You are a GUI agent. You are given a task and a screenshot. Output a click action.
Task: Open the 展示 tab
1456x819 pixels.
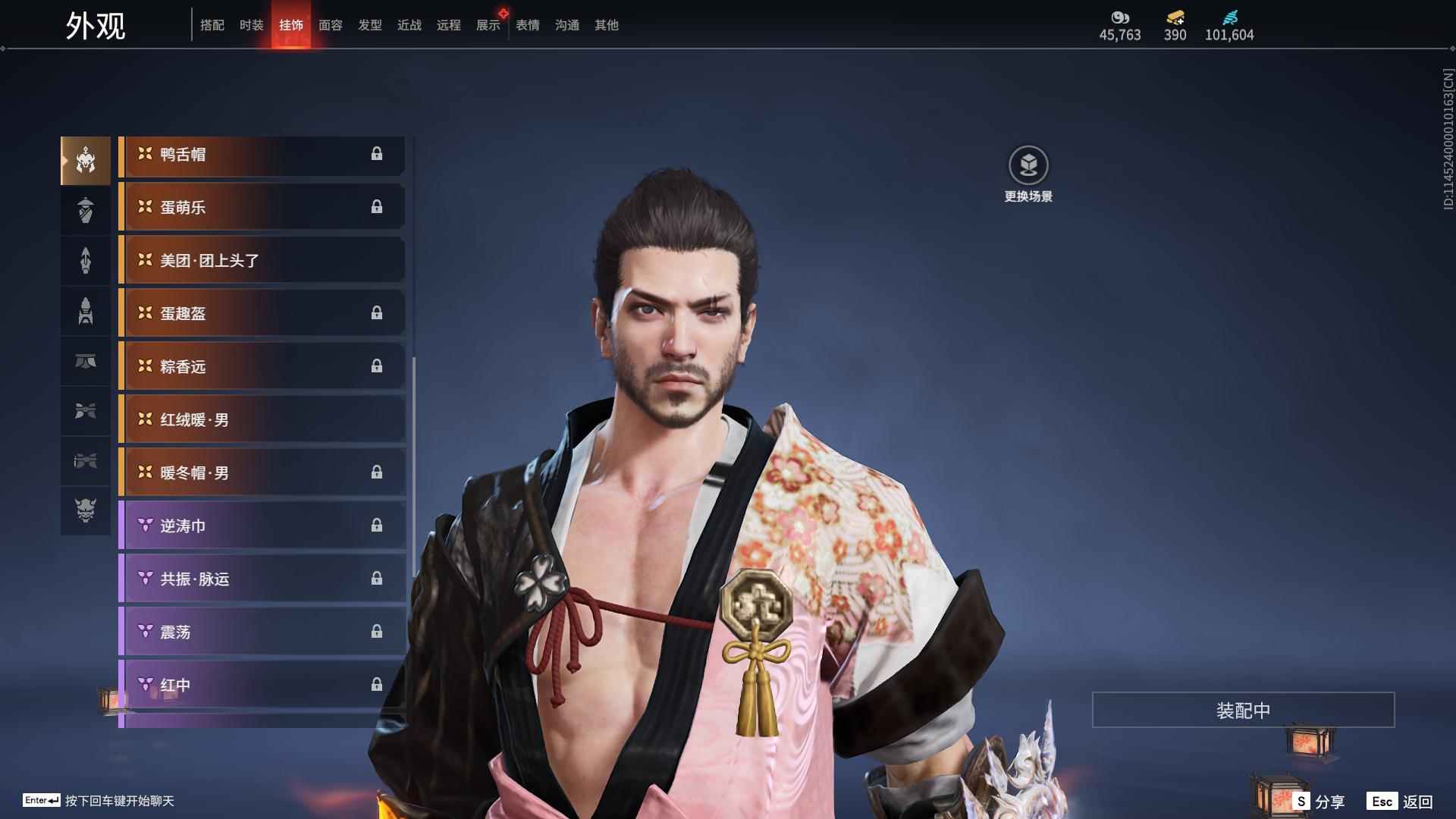(488, 25)
